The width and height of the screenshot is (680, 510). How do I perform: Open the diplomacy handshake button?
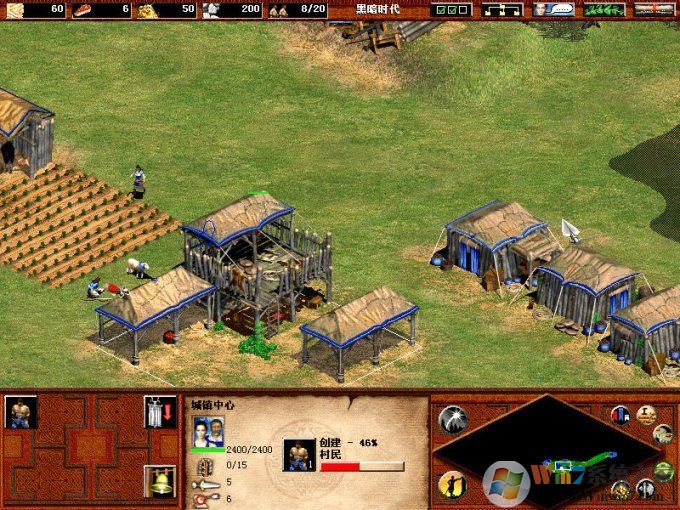click(x=604, y=9)
